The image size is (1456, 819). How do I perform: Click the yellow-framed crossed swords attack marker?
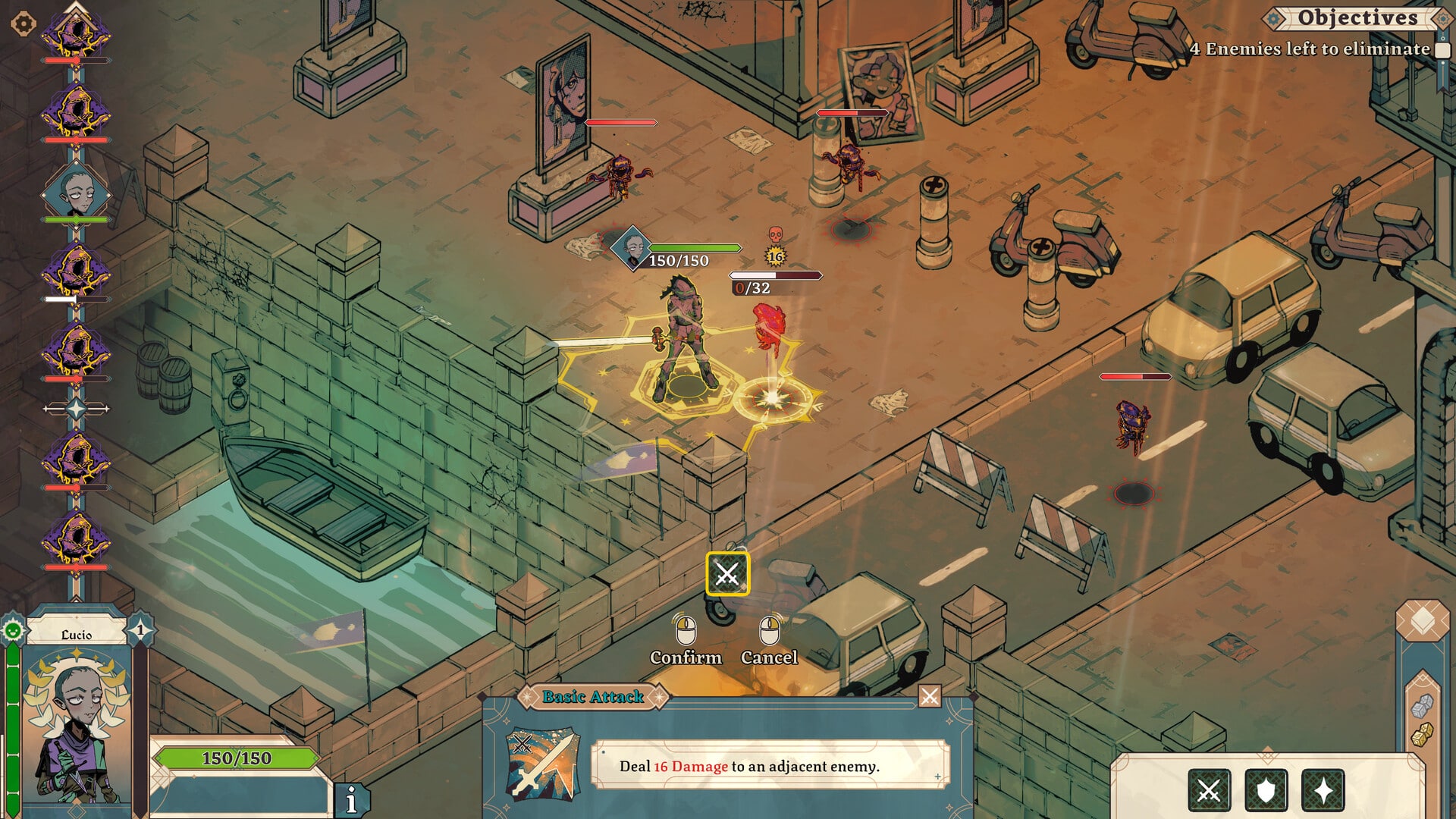coord(727,574)
